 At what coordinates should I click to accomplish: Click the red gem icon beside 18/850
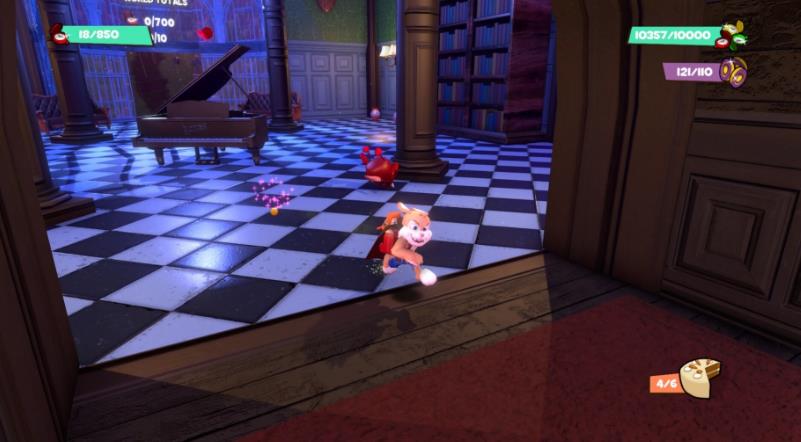click(59, 35)
